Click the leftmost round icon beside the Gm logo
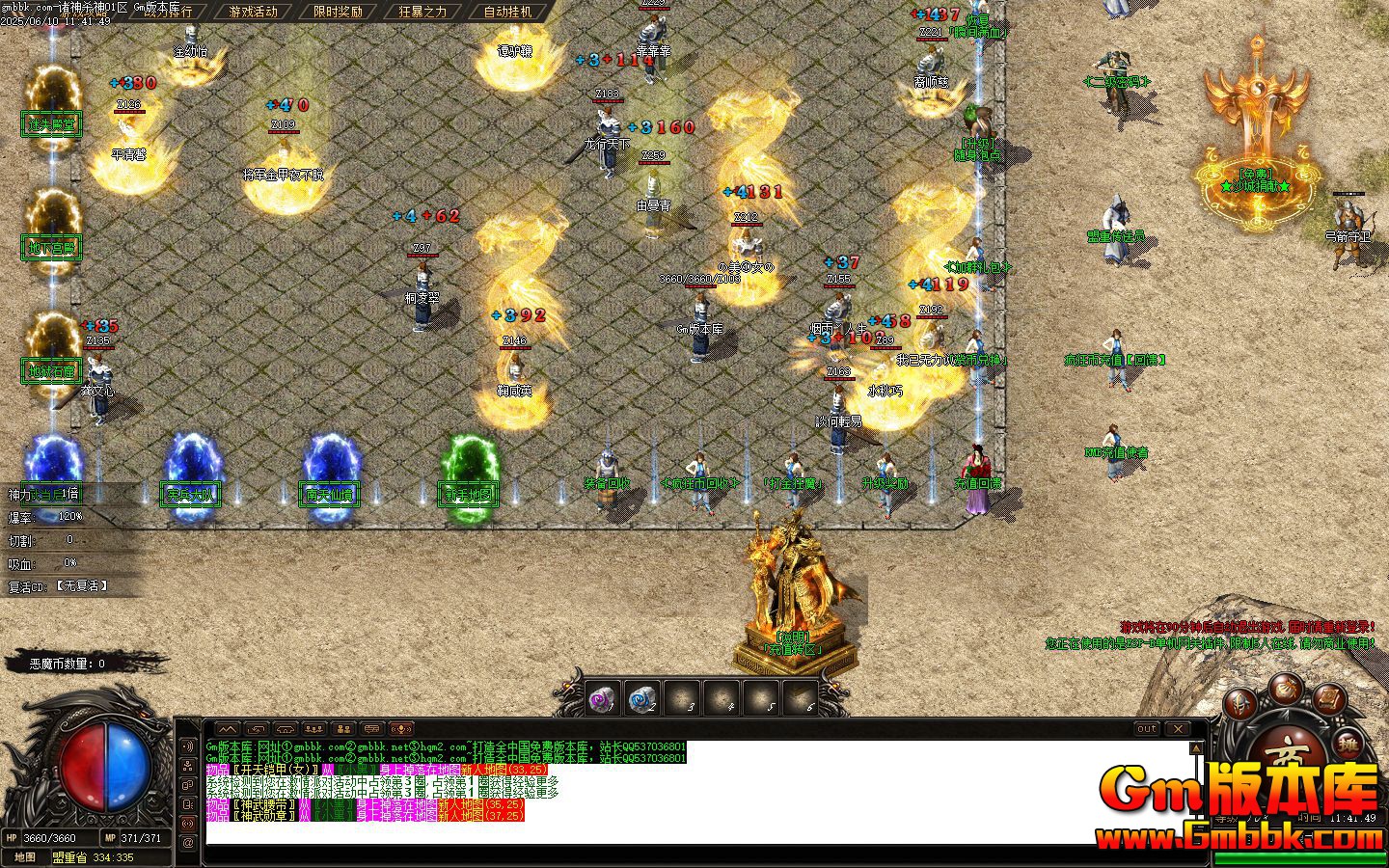This screenshot has height=868, width=1389. (x=1240, y=703)
